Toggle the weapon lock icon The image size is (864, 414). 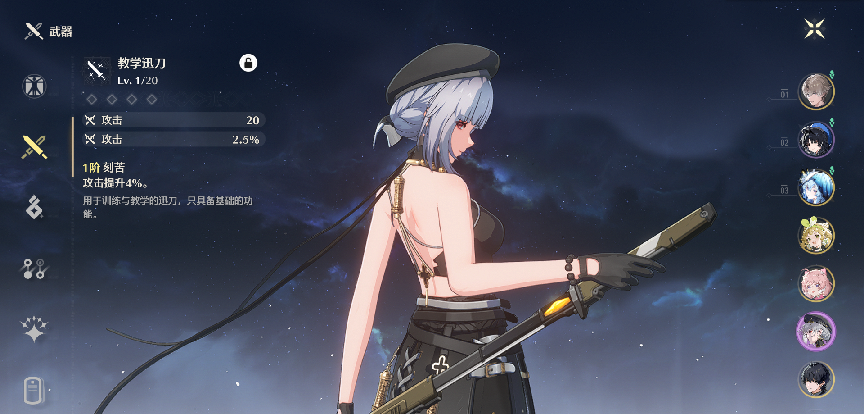(x=248, y=63)
